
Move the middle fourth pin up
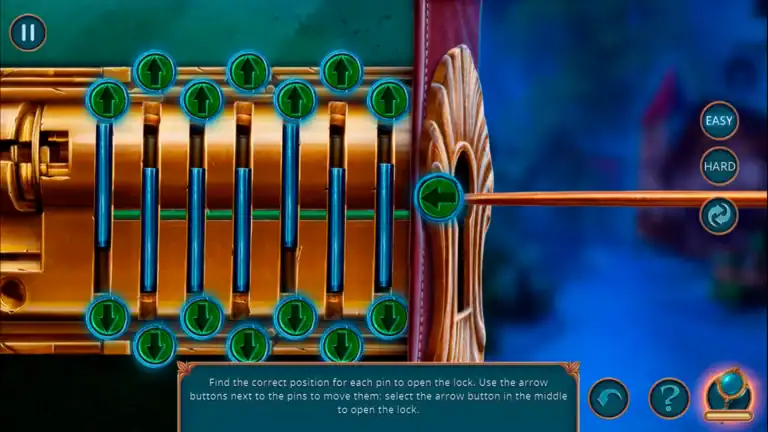coord(248,71)
